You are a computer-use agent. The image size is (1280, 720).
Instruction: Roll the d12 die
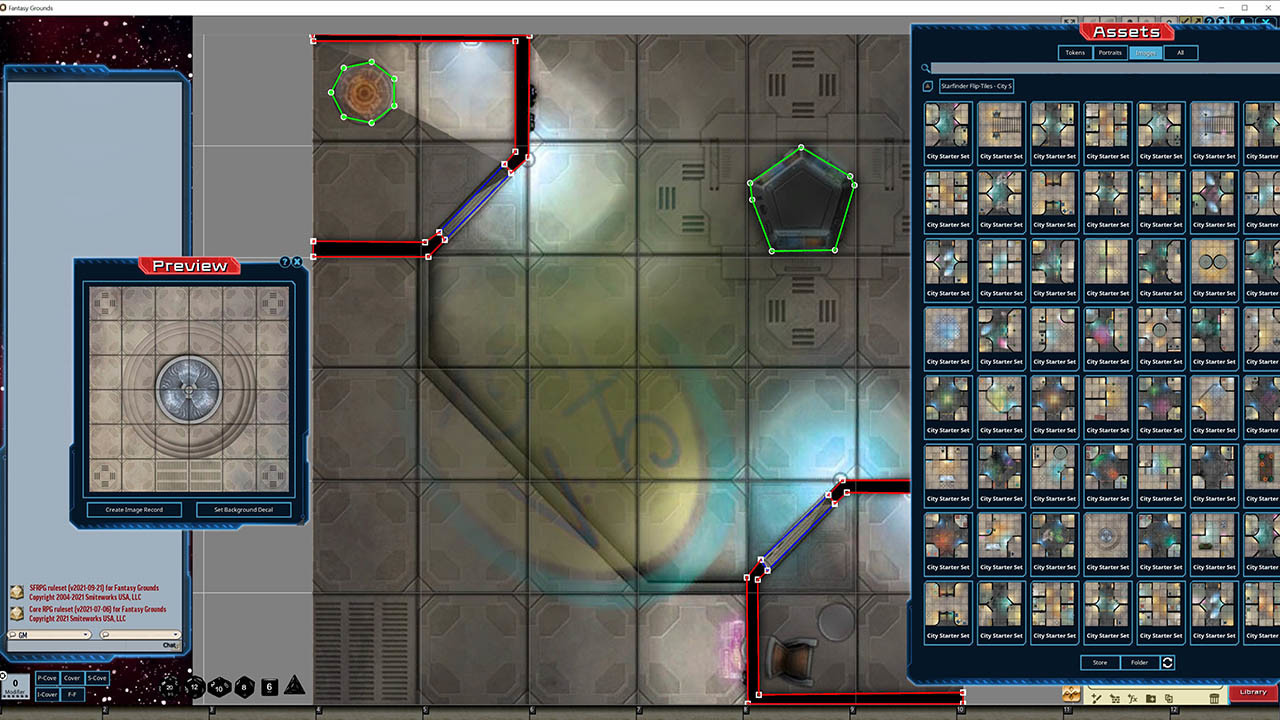tap(193, 688)
